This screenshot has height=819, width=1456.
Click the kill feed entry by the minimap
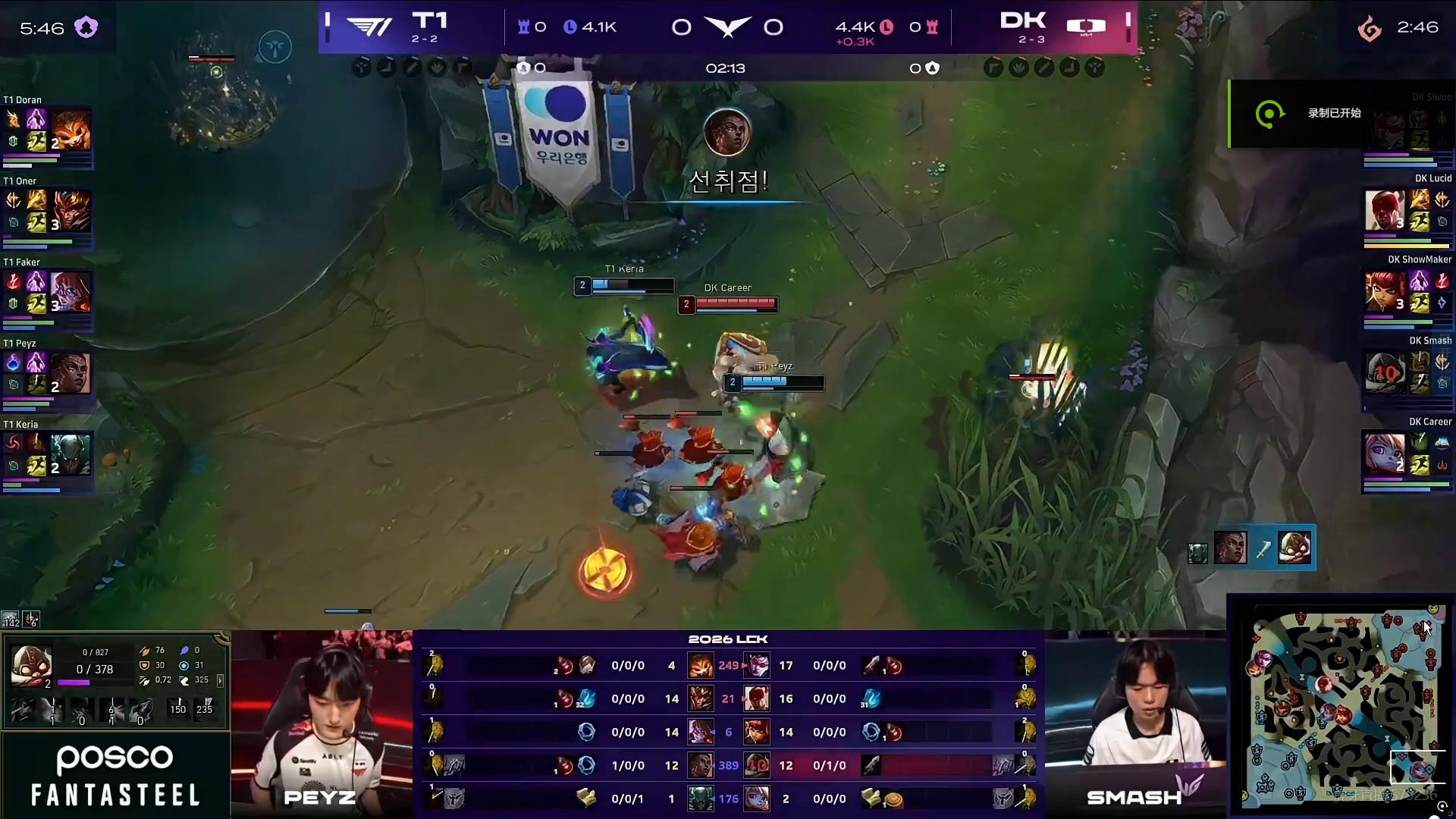point(1261,549)
